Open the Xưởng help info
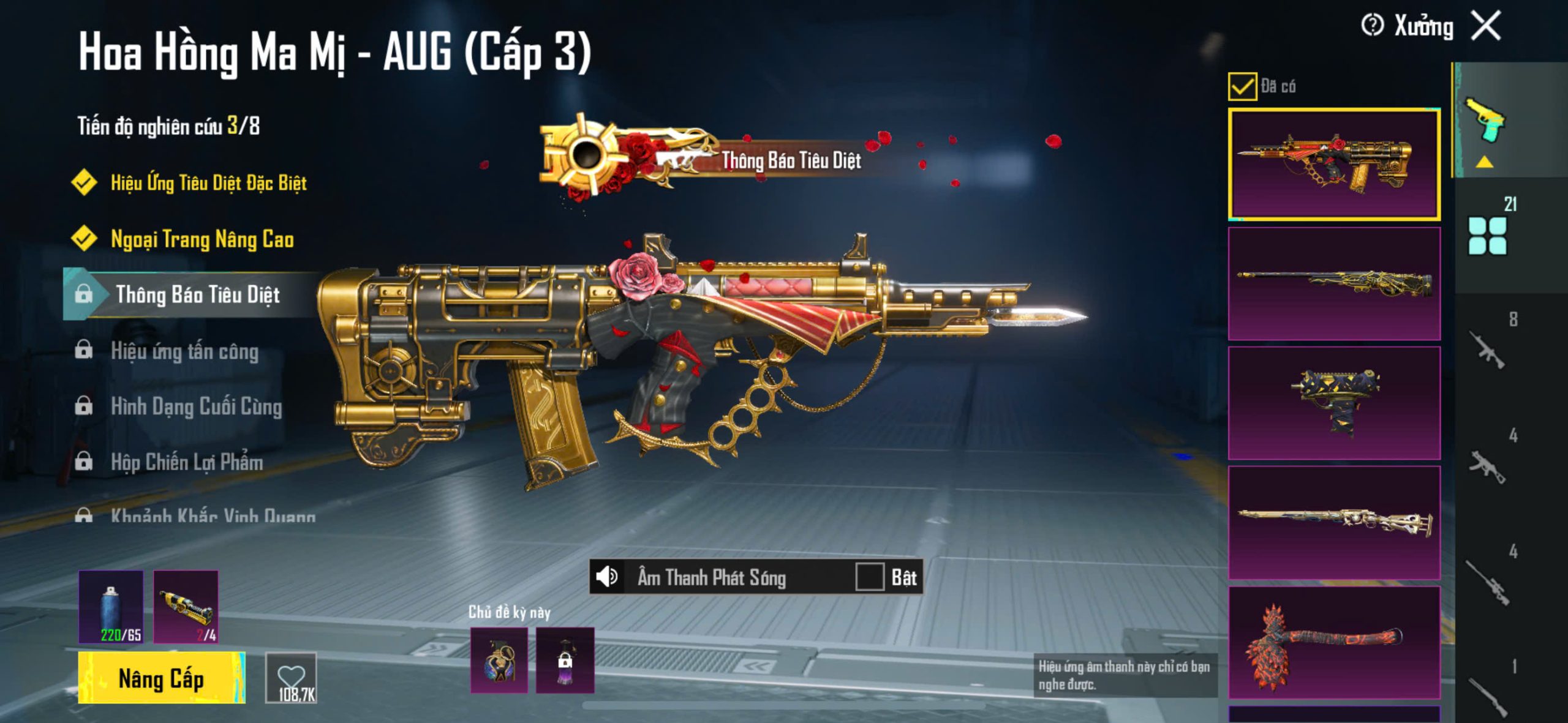The width and height of the screenshot is (1568, 723). tap(1372, 26)
